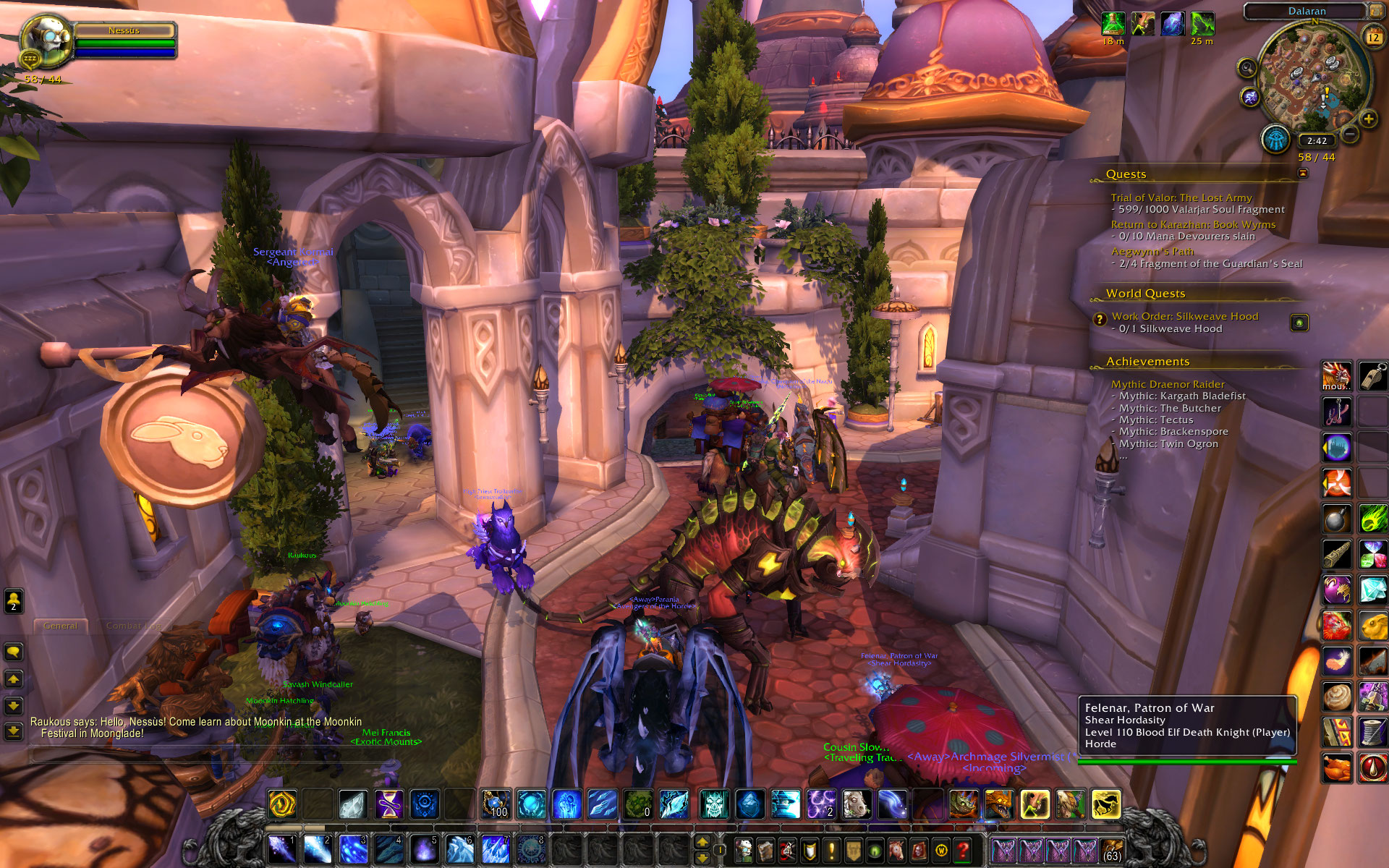Use the whistle icon in the side bar

click(1372, 376)
